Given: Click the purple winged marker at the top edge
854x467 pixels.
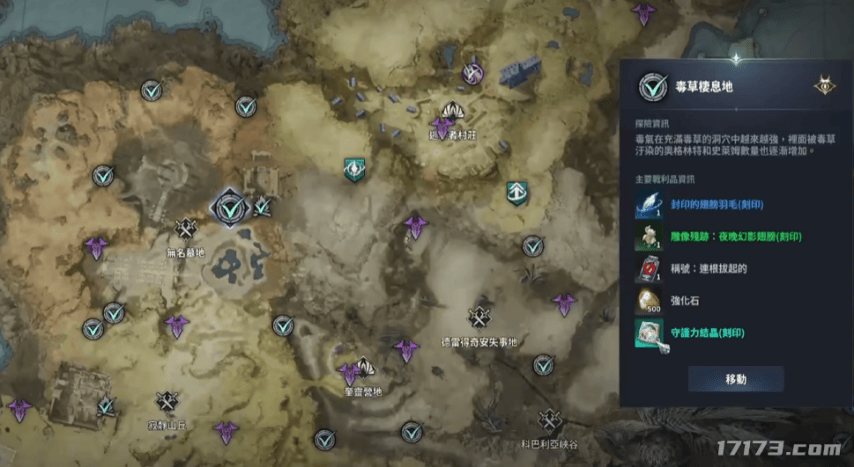Looking at the screenshot, I should pos(643,12).
